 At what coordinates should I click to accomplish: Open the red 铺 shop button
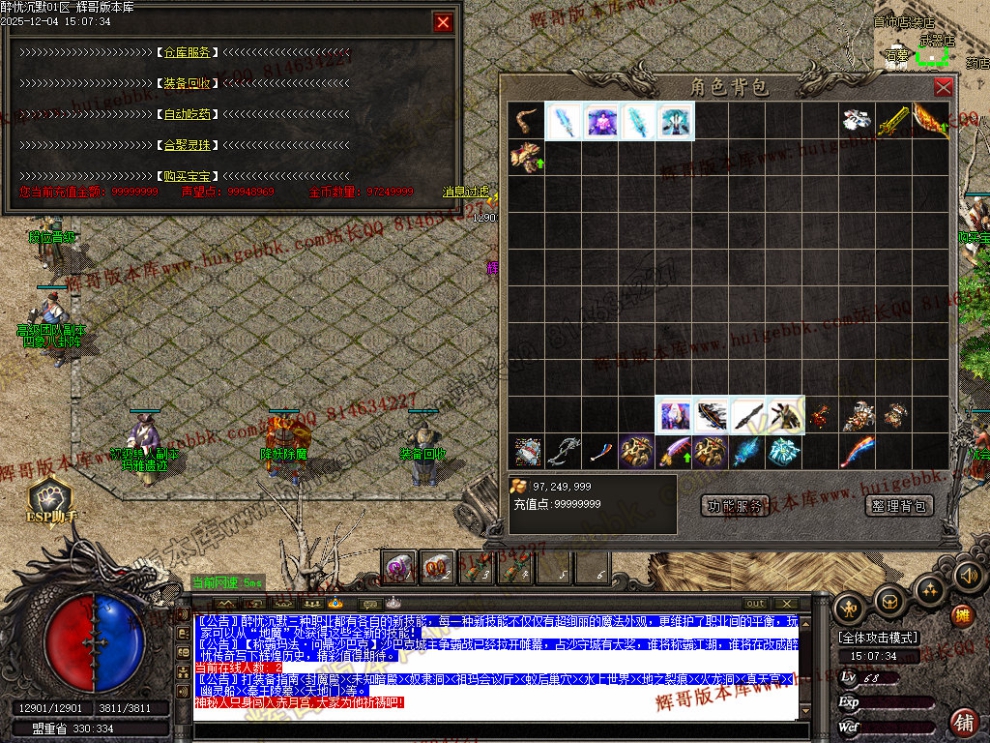[964, 722]
